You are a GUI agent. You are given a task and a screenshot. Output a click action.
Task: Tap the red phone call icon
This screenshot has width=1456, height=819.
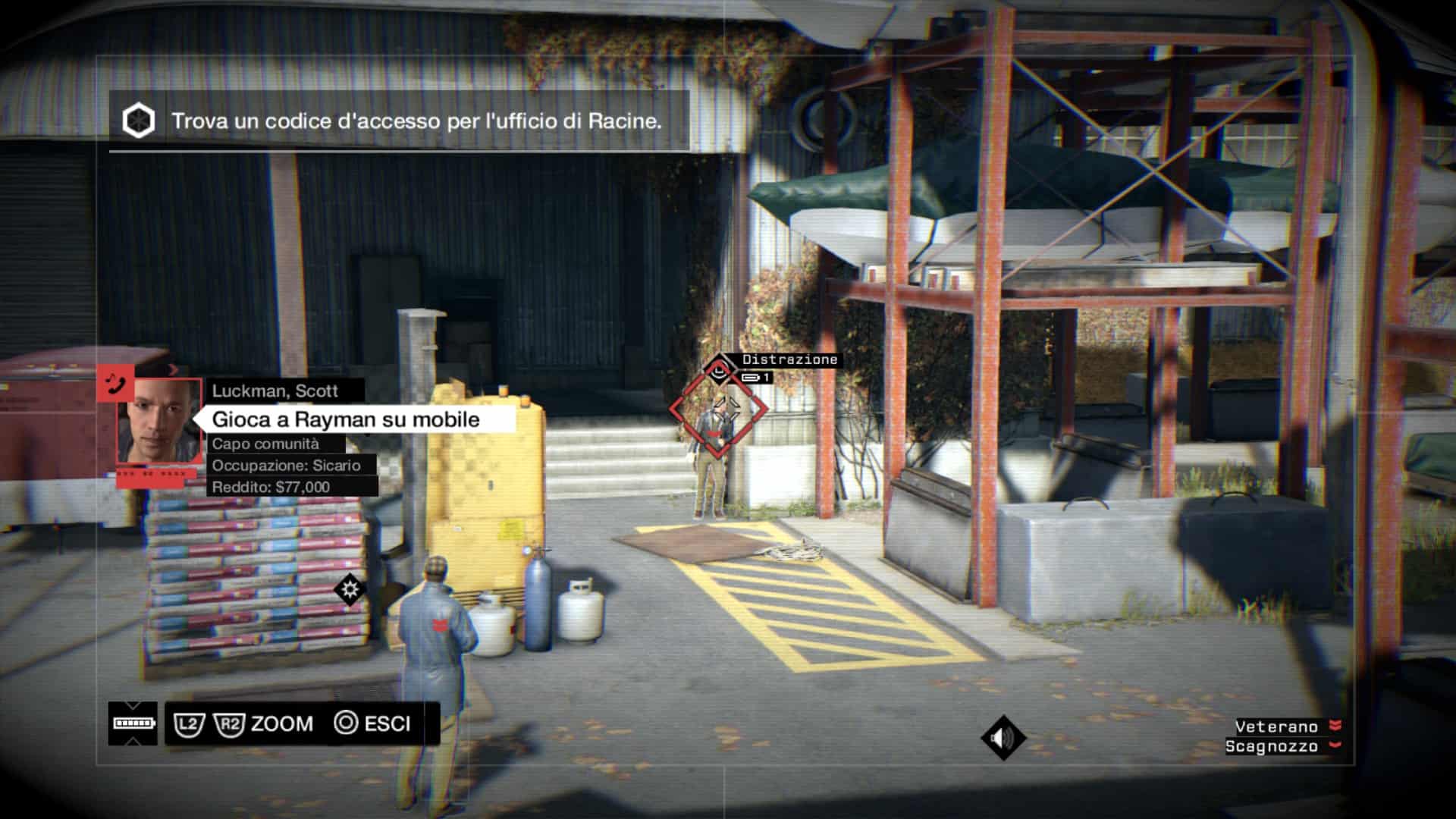tap(115, 382)
